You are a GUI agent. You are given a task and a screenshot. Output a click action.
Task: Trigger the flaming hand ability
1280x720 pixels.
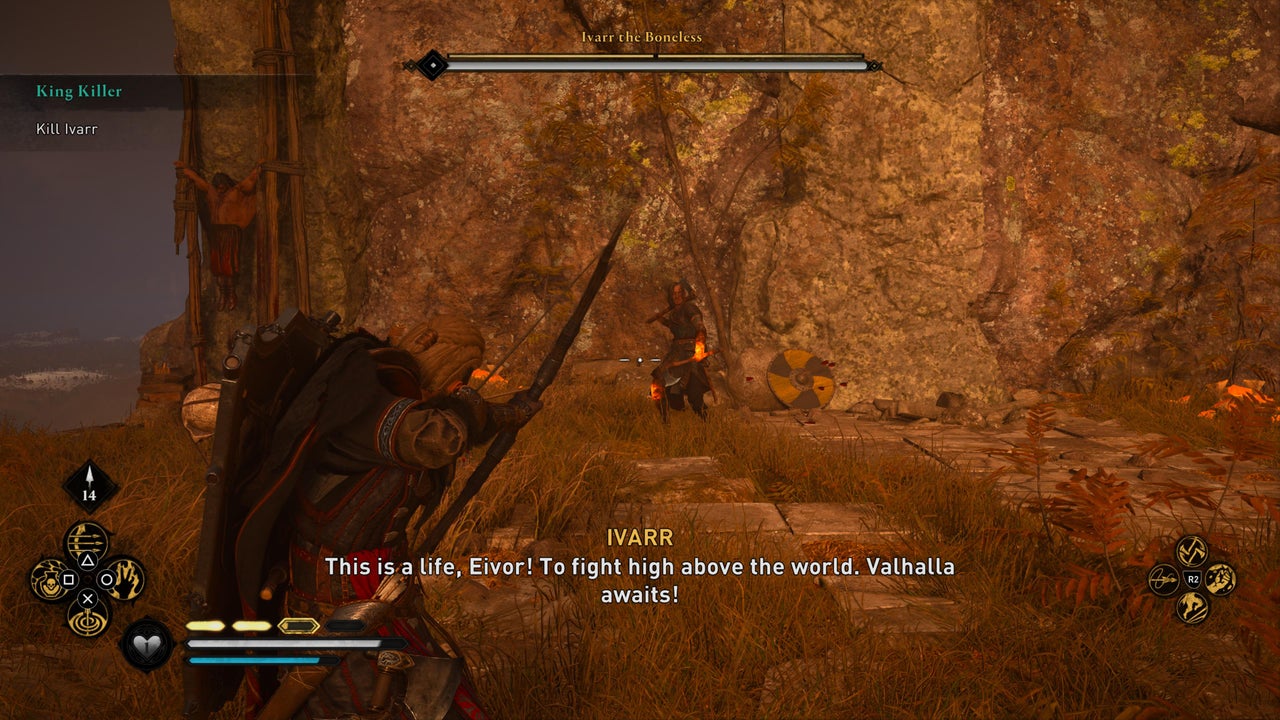pos(126,579)
